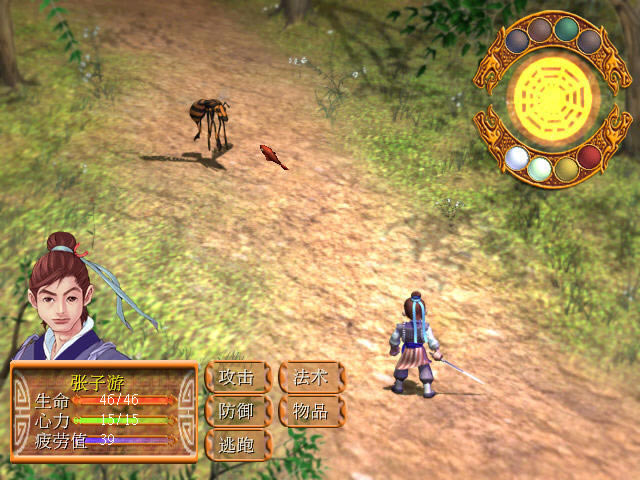The height and width of the screenshot is (480, 640).
Task: Activate the olive-yellow orb on the lower arc
Action: tap(566, 168)
